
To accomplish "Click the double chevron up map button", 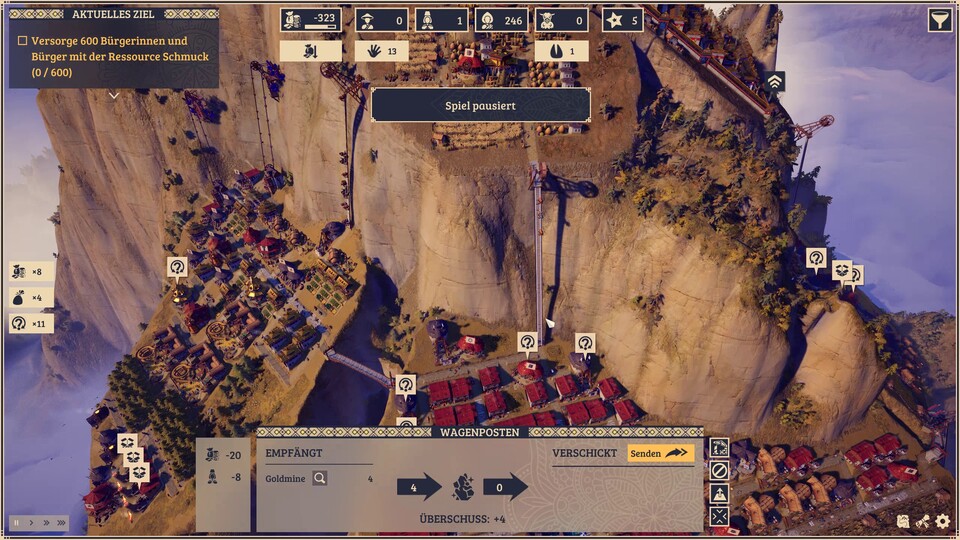I will click(775, 82).
